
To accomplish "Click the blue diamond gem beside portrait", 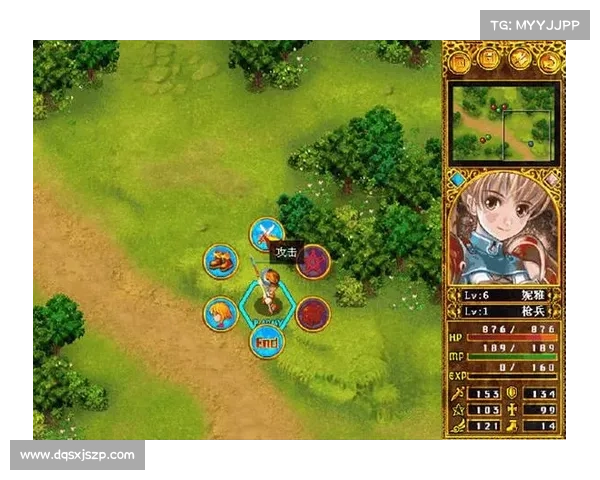I will [458, 180].
